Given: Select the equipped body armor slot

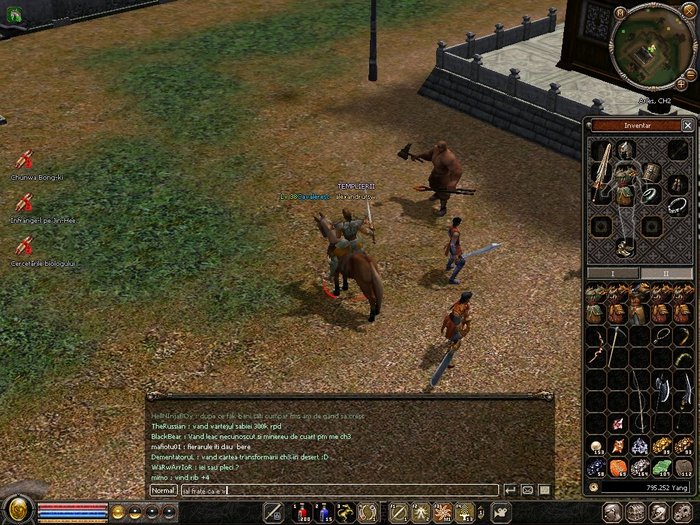Looking at the screenshot, I should click(627, 186).
